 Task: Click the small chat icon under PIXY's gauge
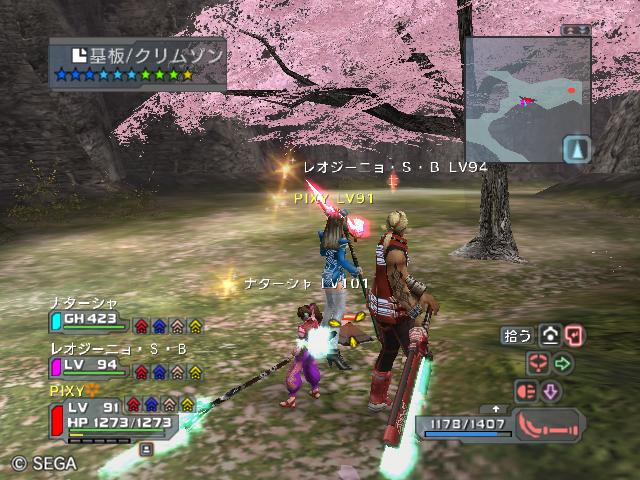pyautogui.click(x=146, y=449)
